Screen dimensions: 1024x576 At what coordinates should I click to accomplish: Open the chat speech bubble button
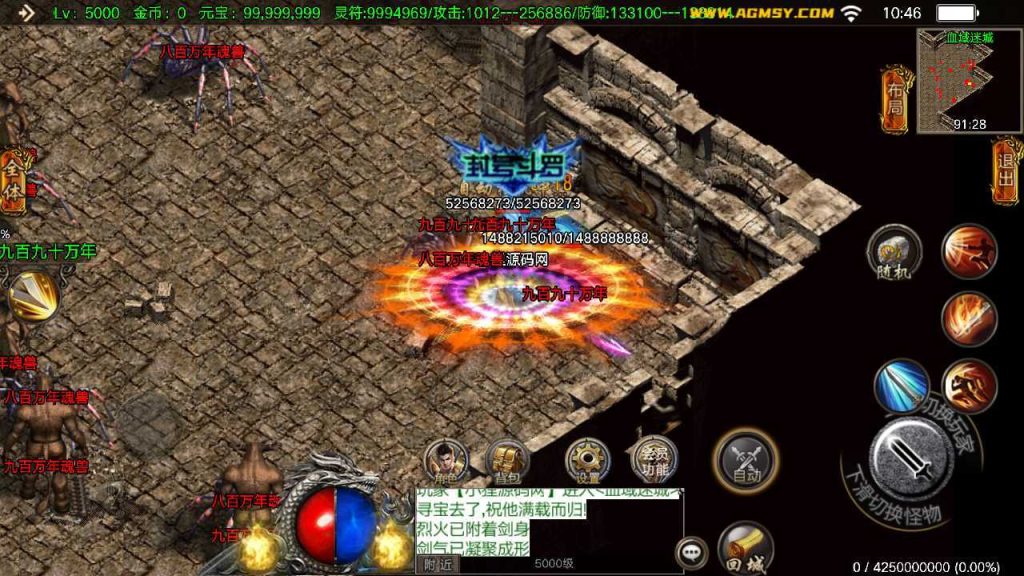click(691, 551)
